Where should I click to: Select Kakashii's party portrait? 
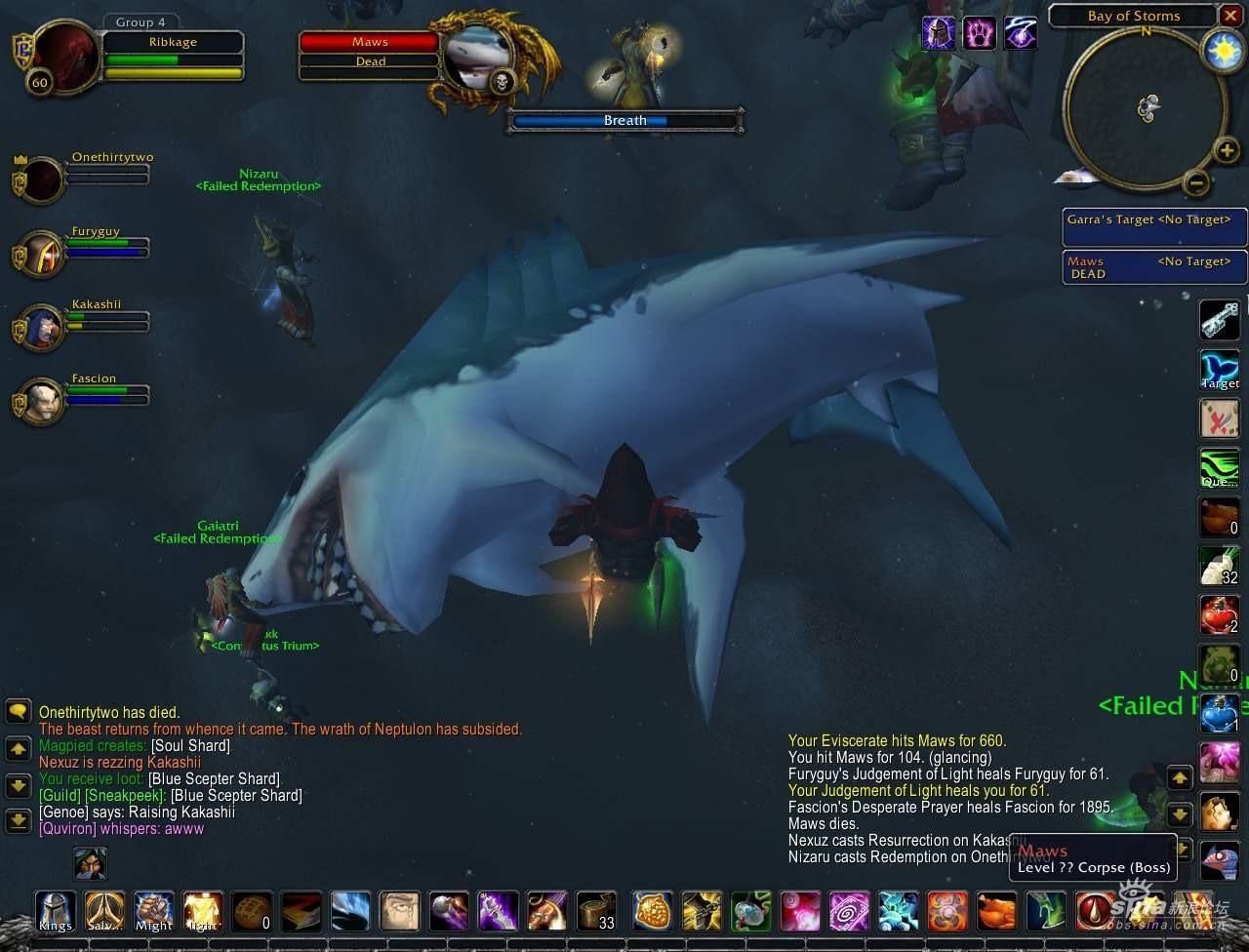[41, 327]
